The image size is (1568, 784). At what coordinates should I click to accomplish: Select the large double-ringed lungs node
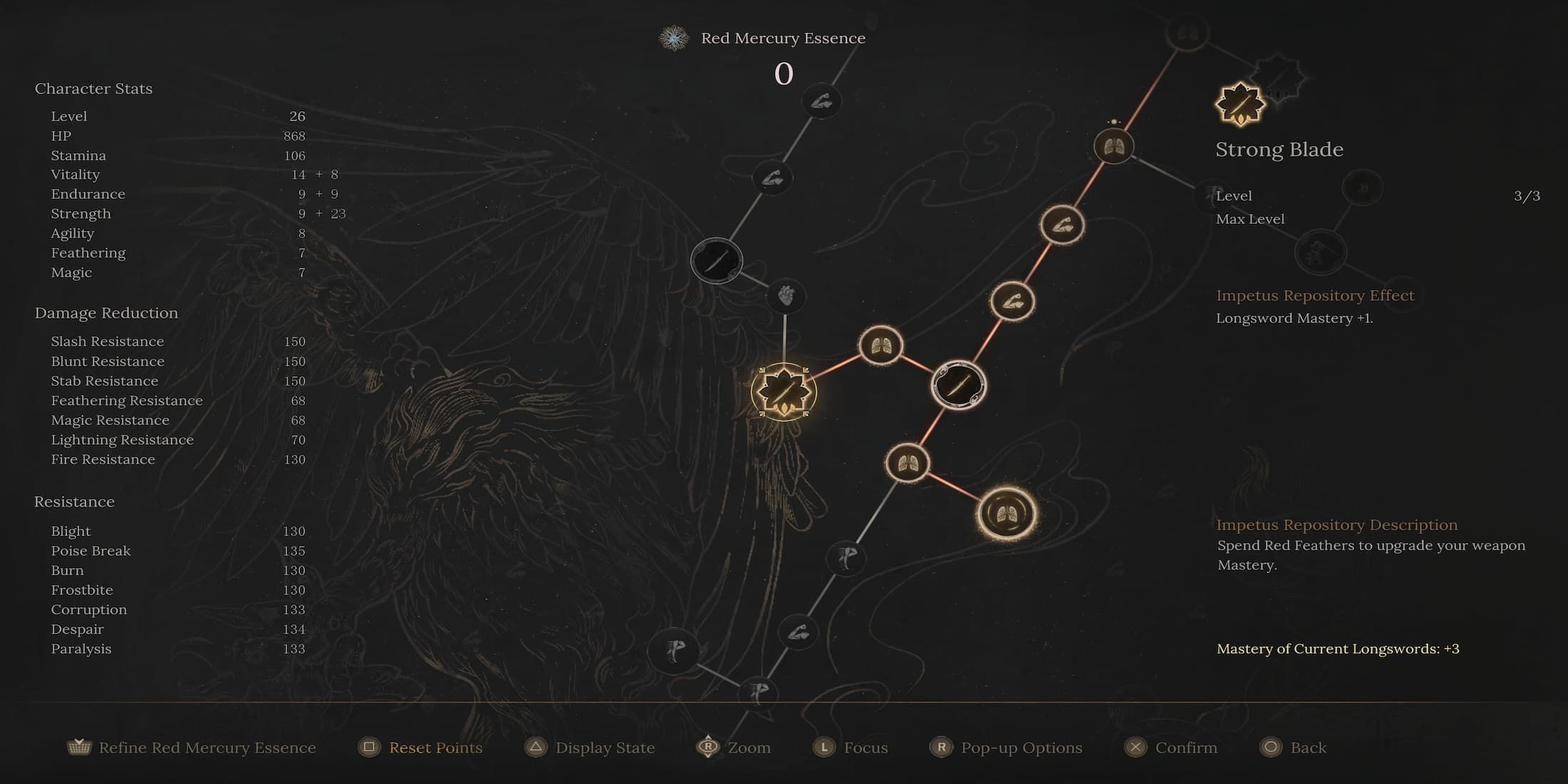1006,513
